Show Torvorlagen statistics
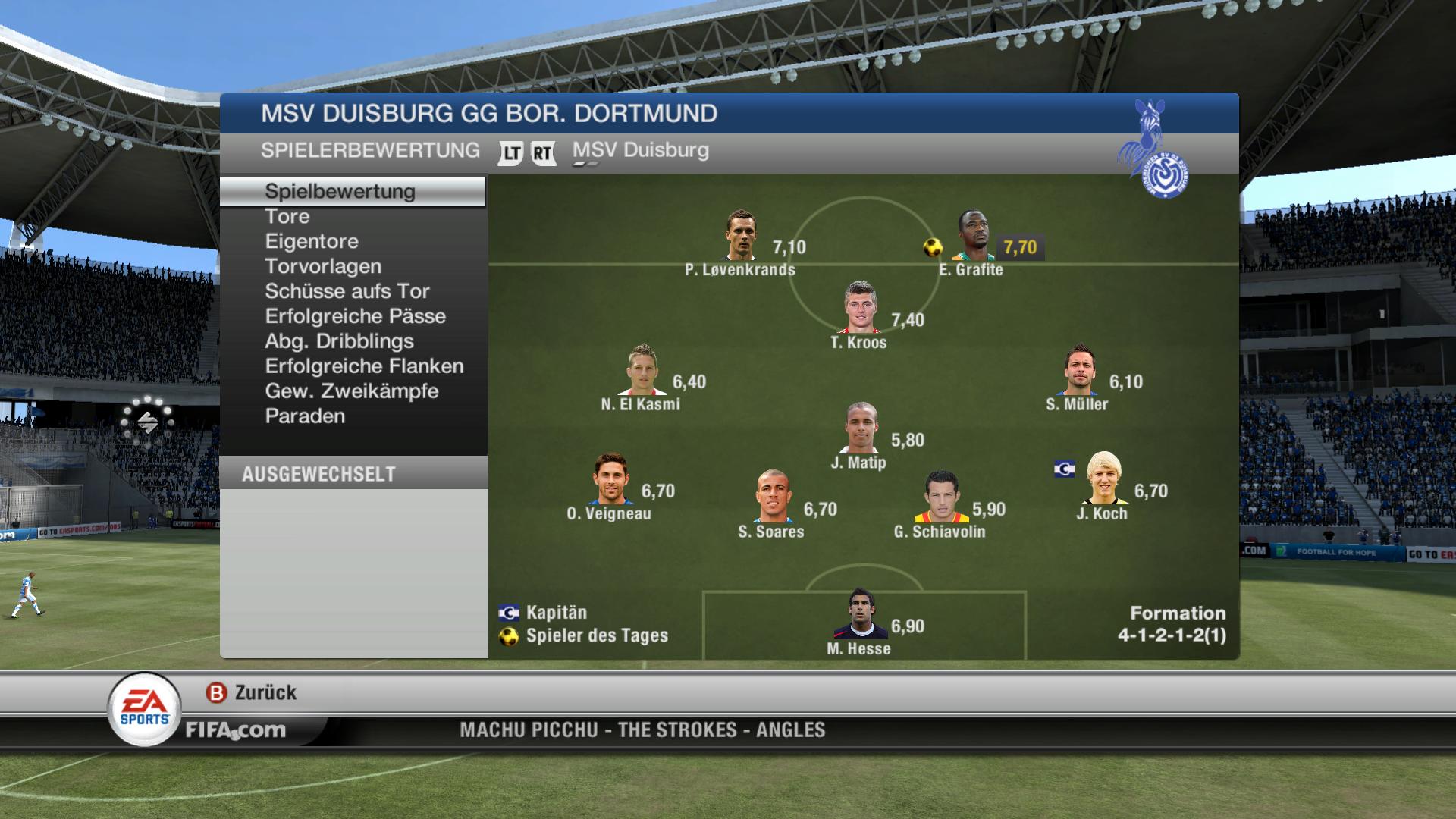 323,266
